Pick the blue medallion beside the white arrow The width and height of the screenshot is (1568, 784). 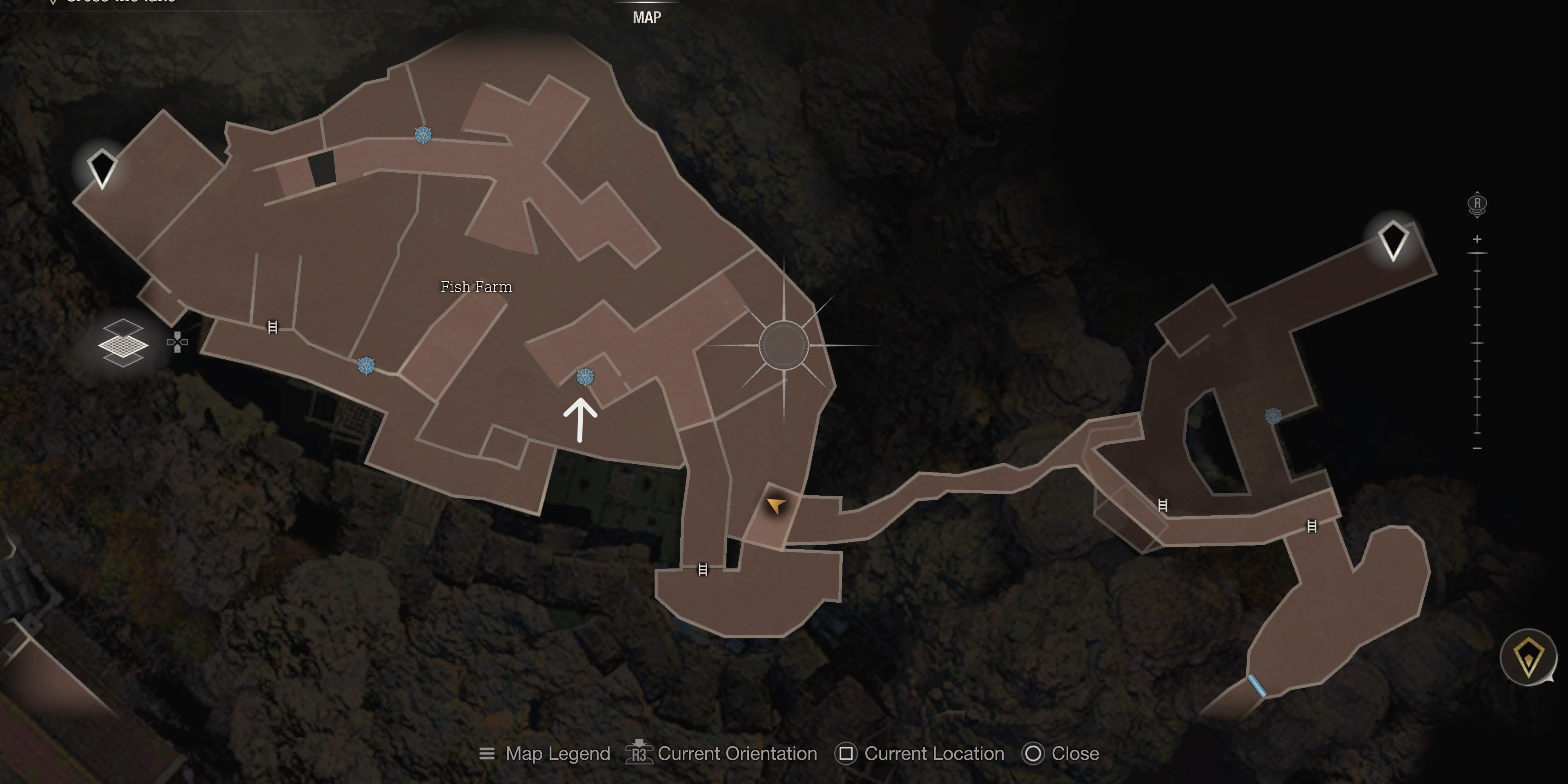[585, 377]
